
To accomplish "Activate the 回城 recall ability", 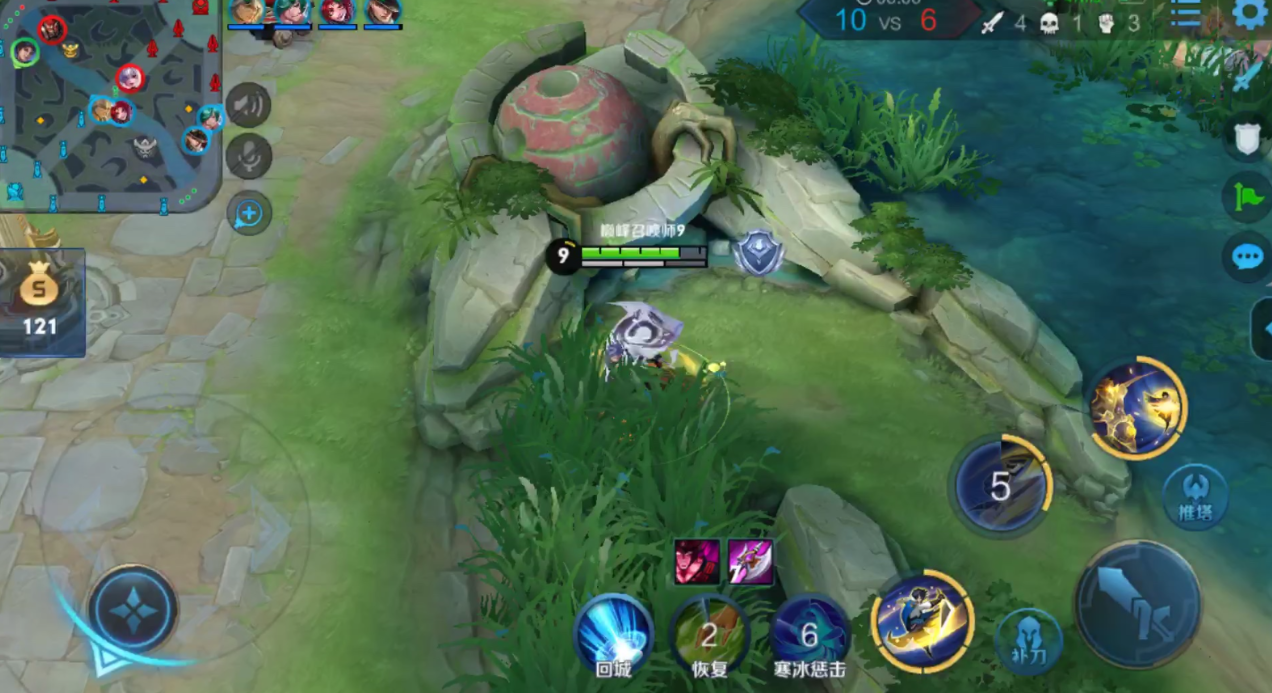I will click(x=613, y=633).
